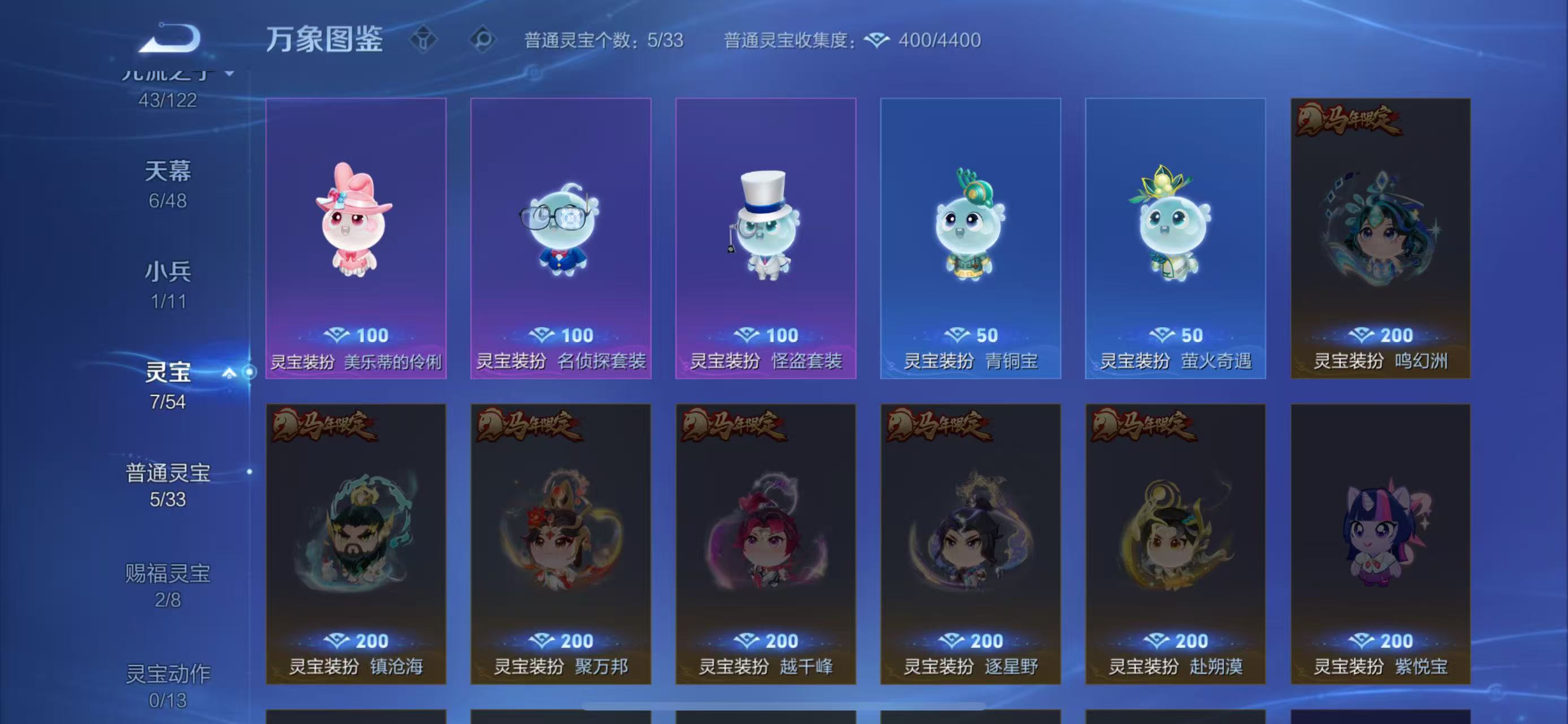Switch to the 天幕 category

[168, 173]
